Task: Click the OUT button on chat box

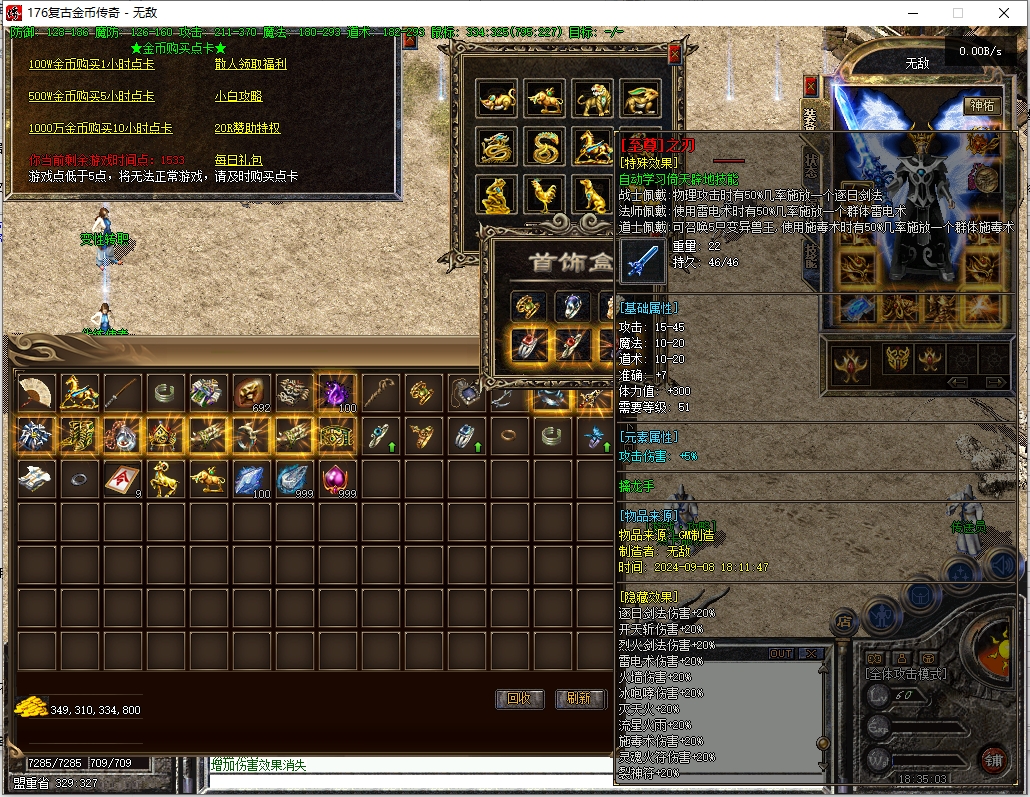Action: (781, 654)
